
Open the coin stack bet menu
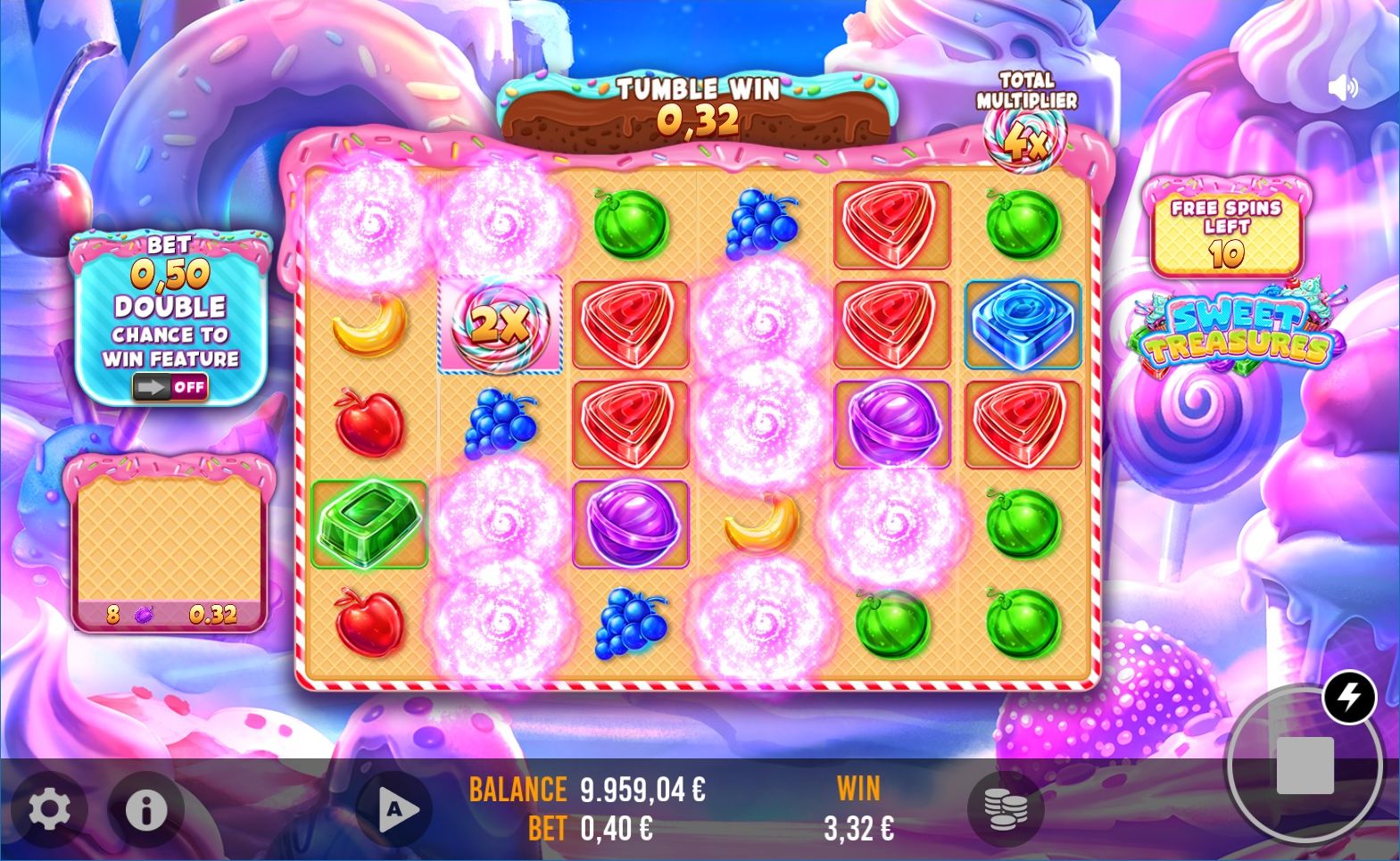click(1004, 809)
